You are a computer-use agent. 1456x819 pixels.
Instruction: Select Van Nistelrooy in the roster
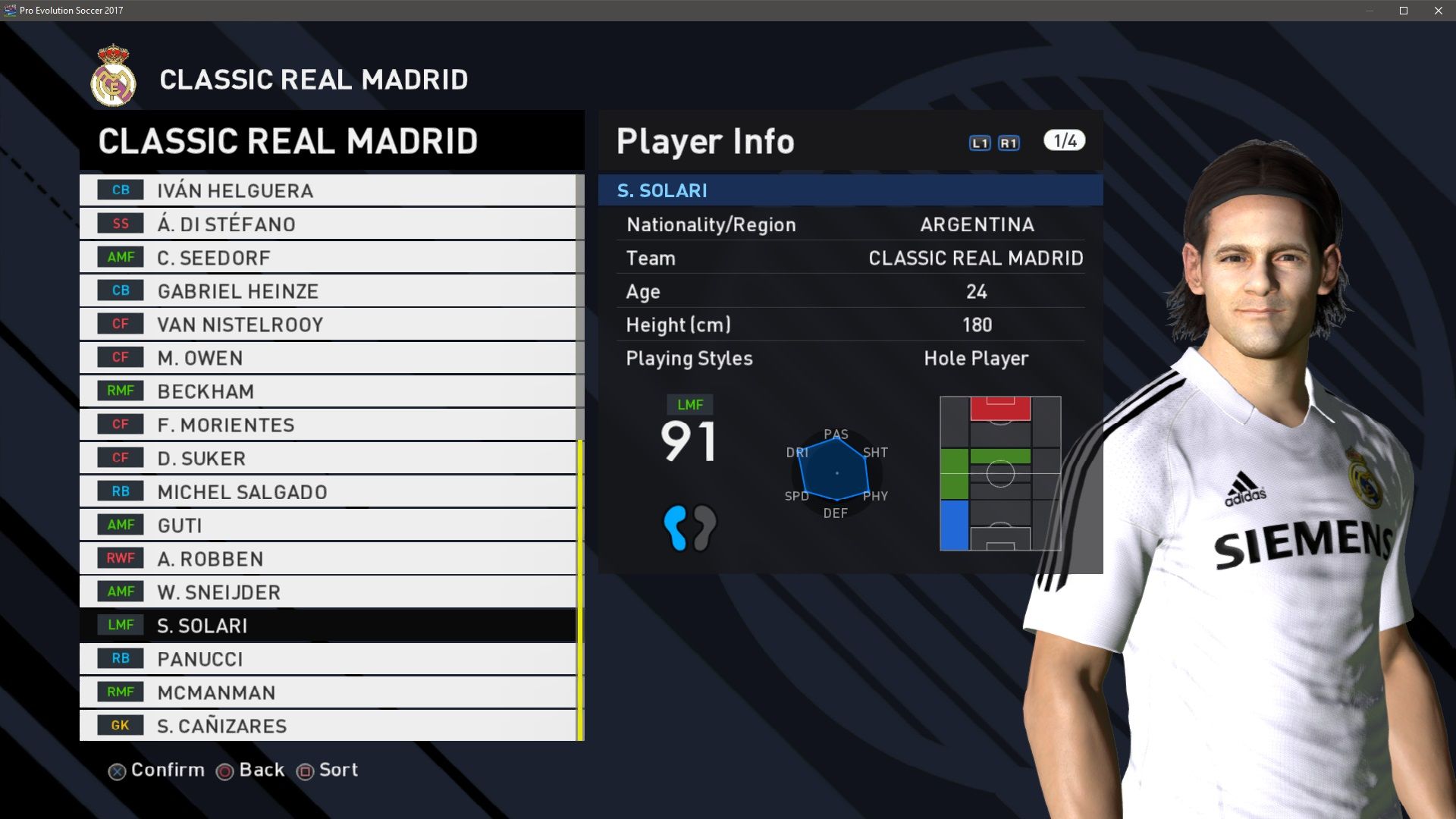tap(328, 324)
